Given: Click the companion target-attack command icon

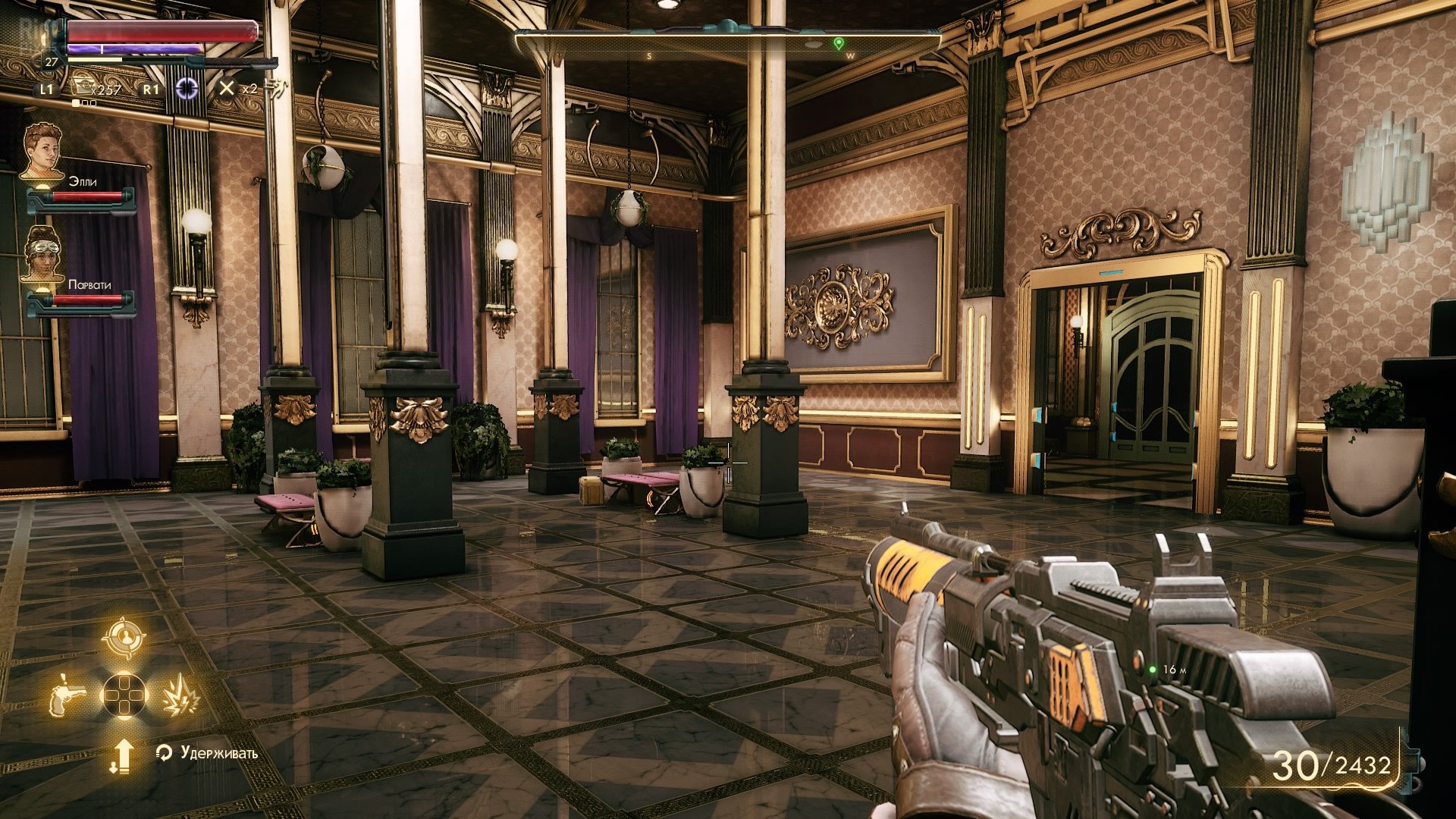Looking at the screenshot, I should click(124, 639).
